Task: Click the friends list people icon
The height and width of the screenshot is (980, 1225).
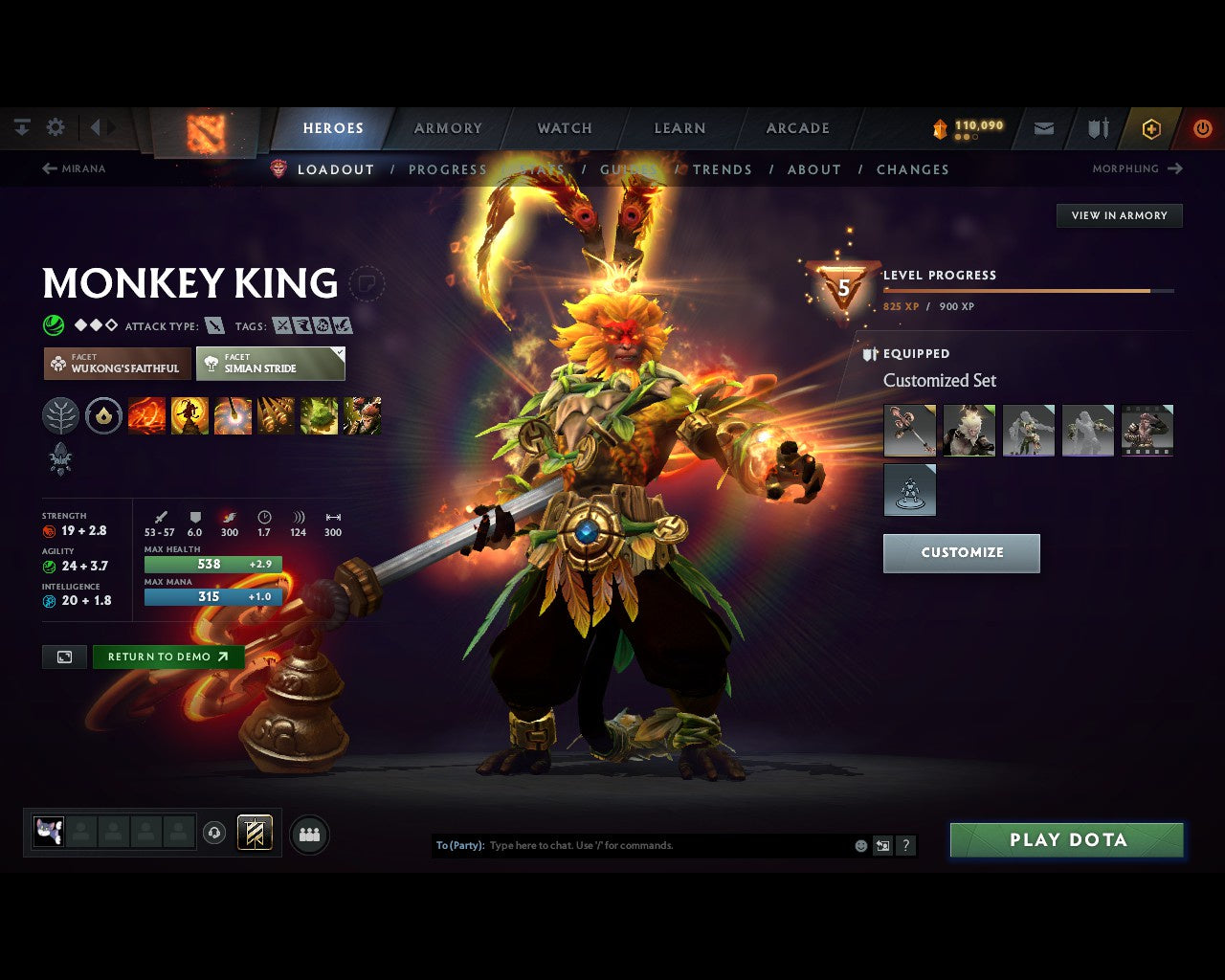Action: (308, 835)
